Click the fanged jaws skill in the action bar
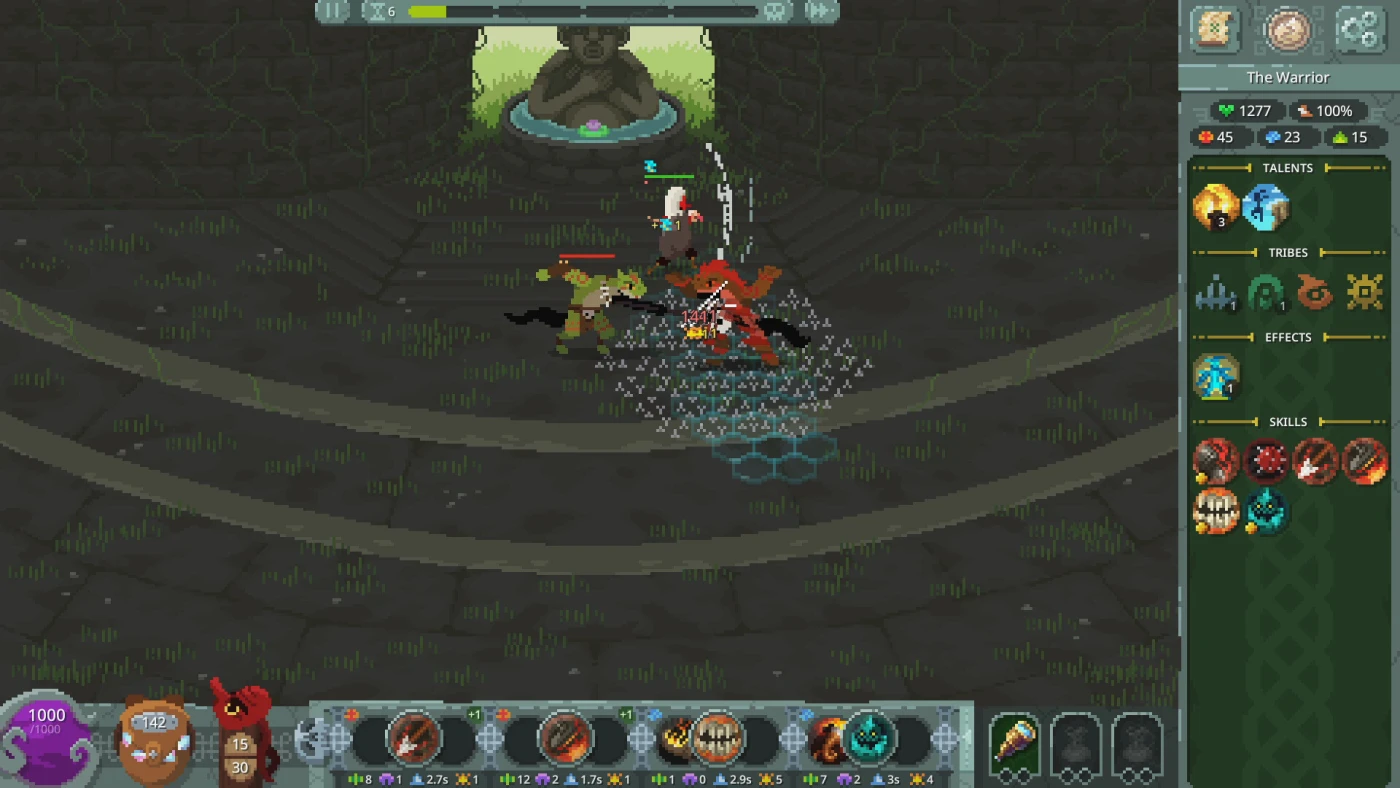Screen dimensions: 1400x788 click(717, 740)
